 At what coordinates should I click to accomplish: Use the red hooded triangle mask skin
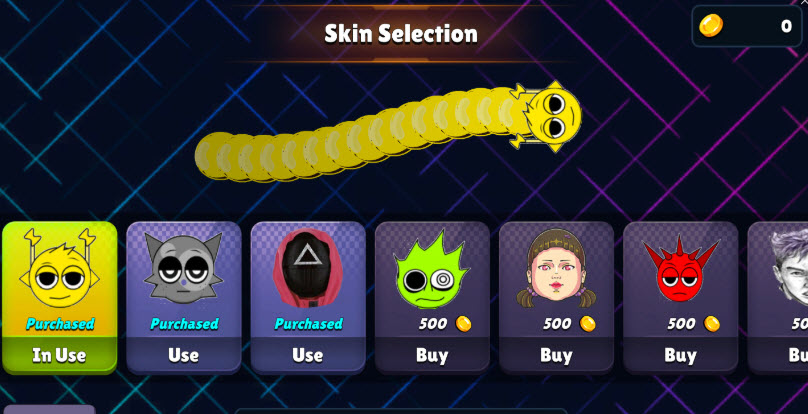click(307, 355)
